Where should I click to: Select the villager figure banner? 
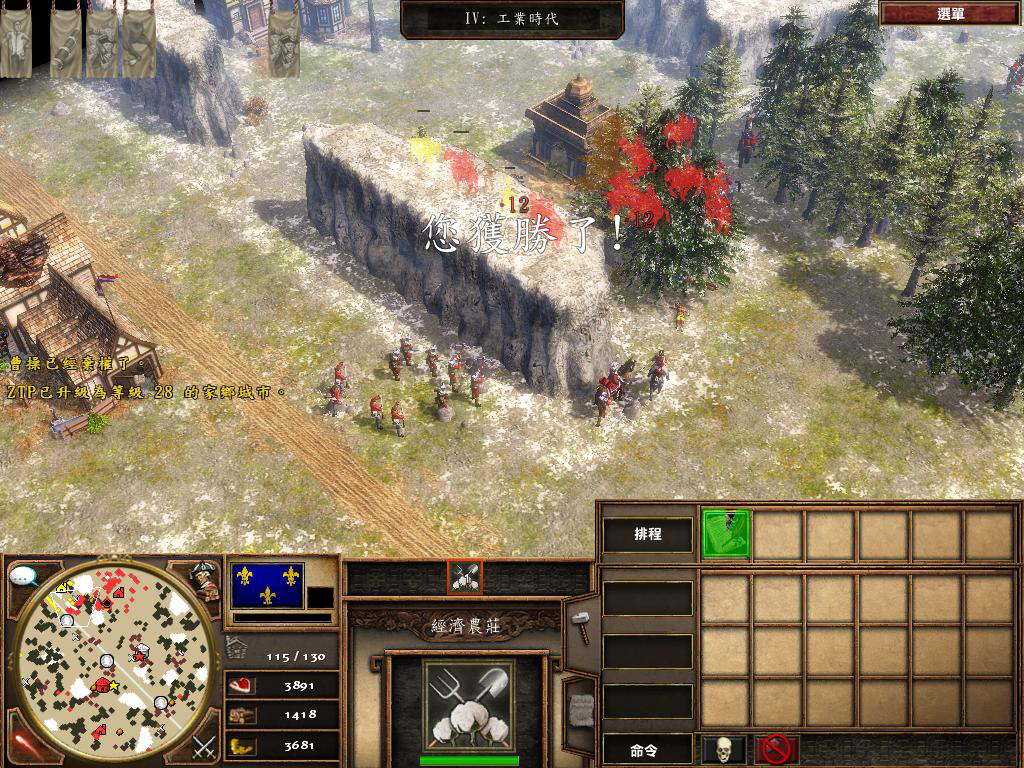[x=14, y=45]
